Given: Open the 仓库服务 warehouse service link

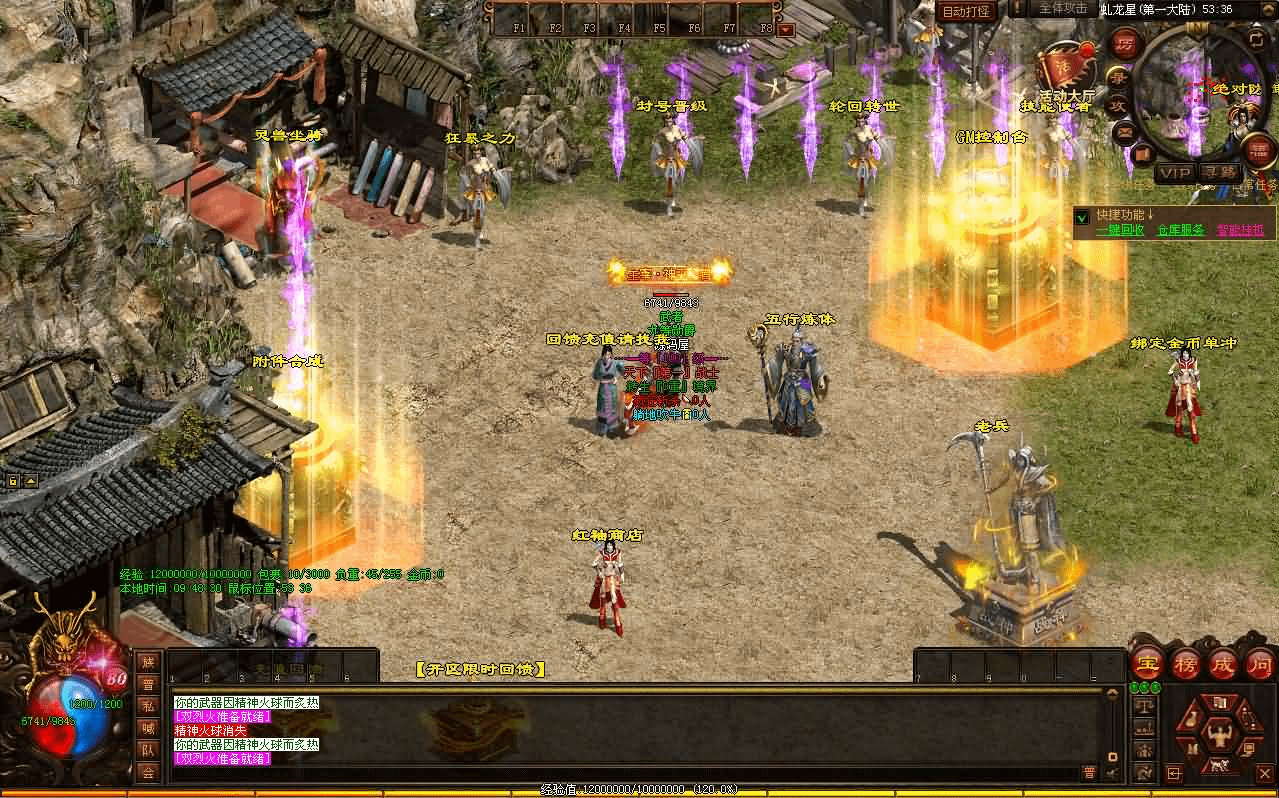Looking at the screenshot, I should coord(1180,230).
